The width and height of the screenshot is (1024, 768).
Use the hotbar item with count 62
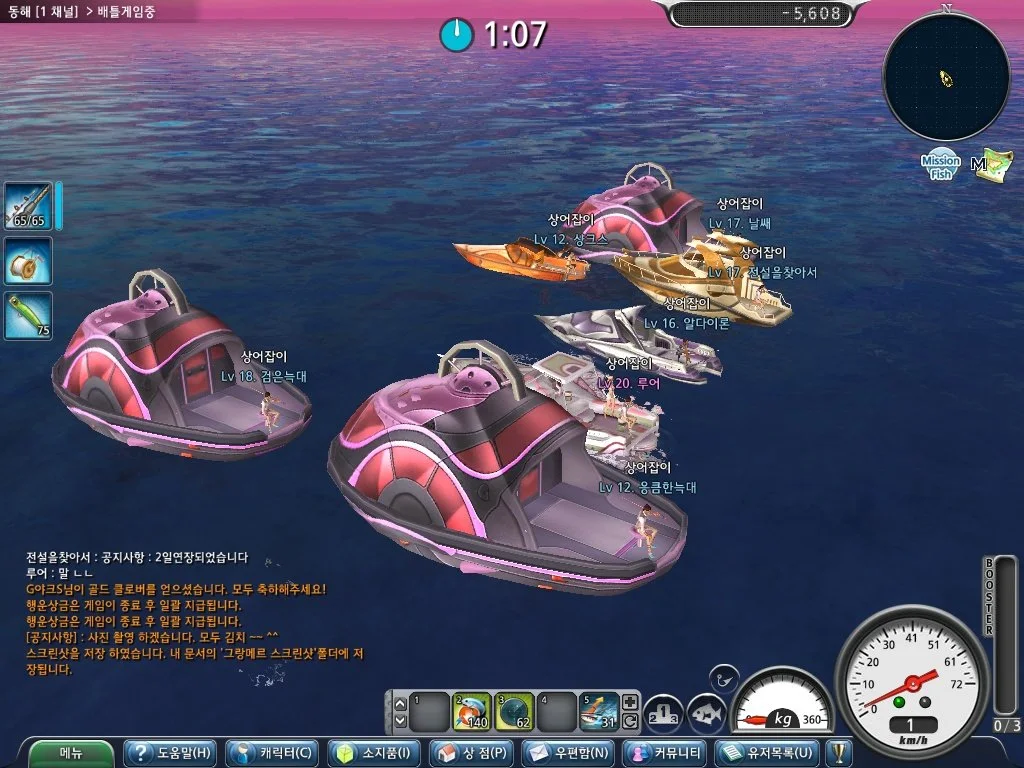click(x=514, y=711)
